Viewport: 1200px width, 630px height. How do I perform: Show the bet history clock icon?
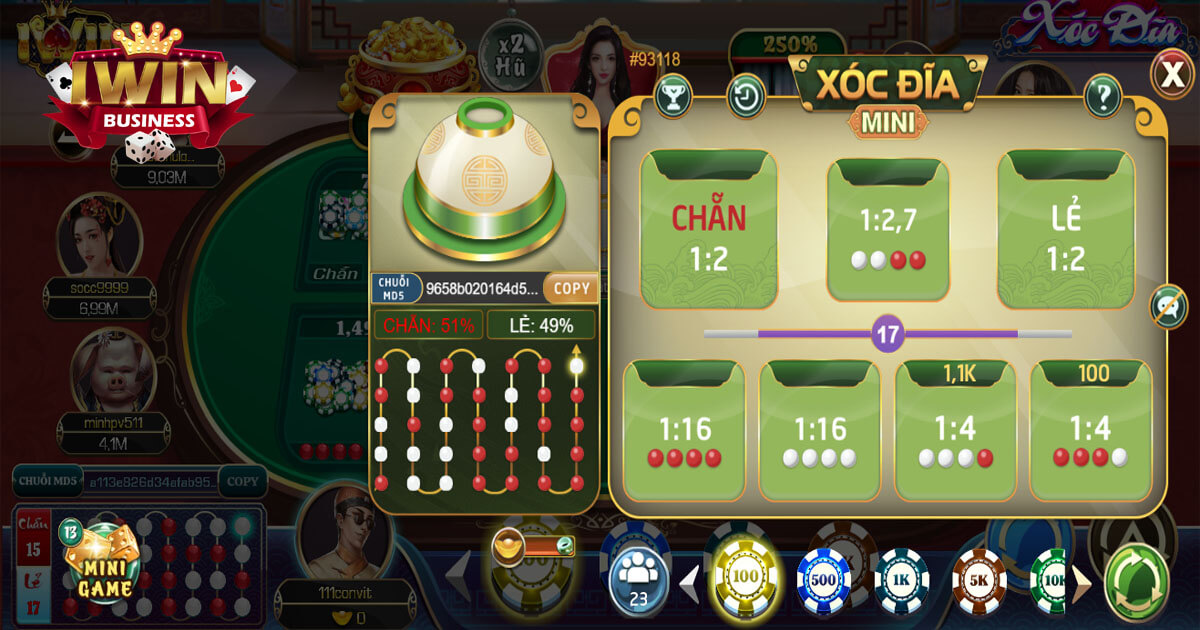746,96
